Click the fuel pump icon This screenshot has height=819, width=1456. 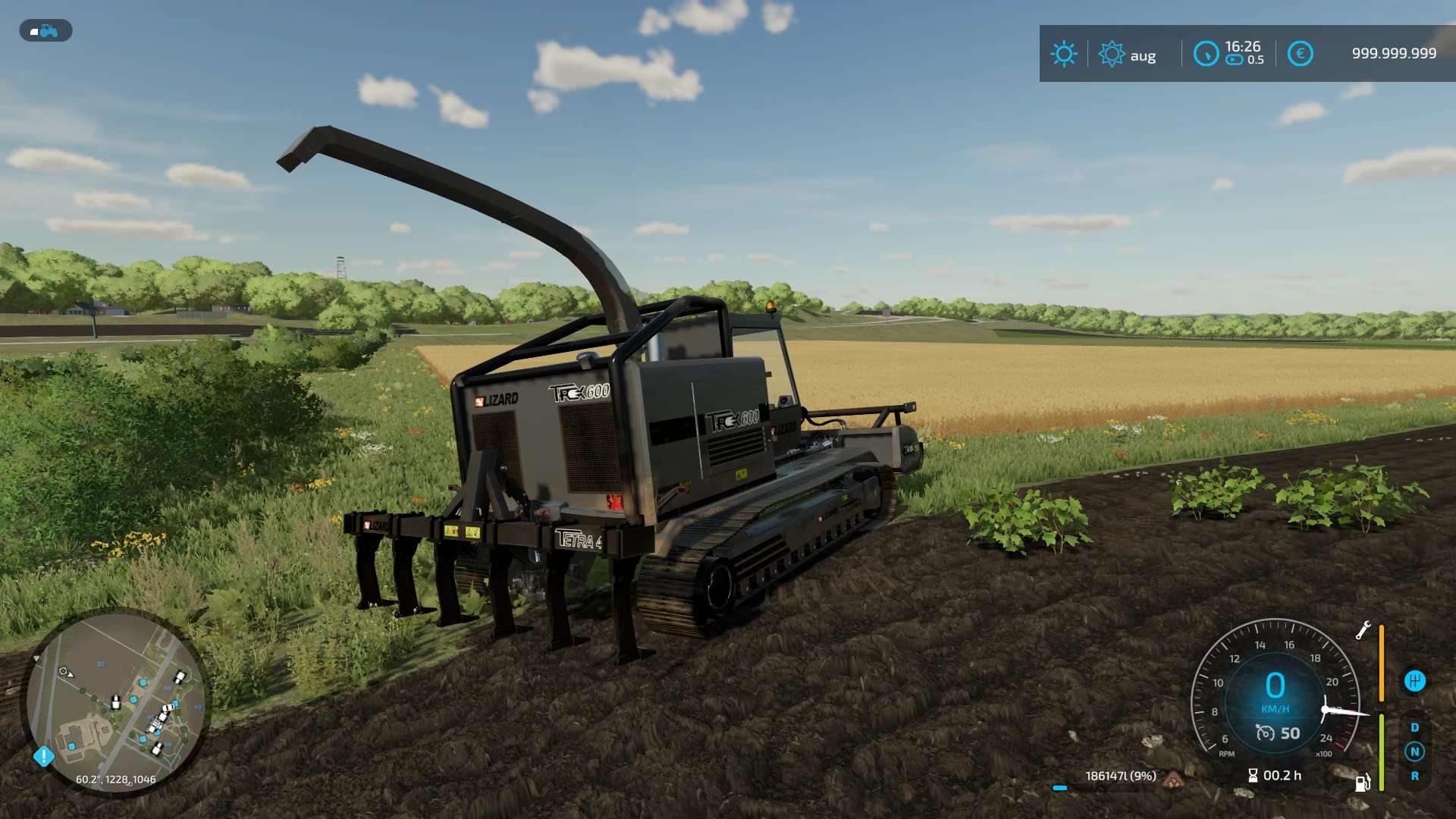1362,783
